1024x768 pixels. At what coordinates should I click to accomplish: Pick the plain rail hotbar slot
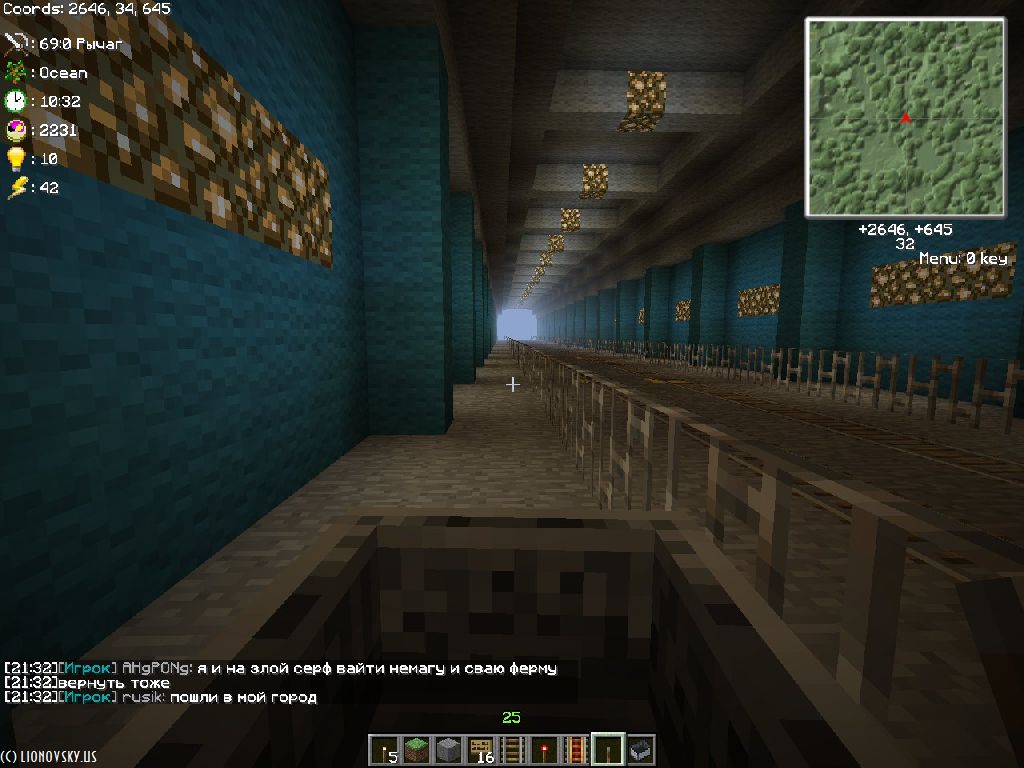pos(512,749)
